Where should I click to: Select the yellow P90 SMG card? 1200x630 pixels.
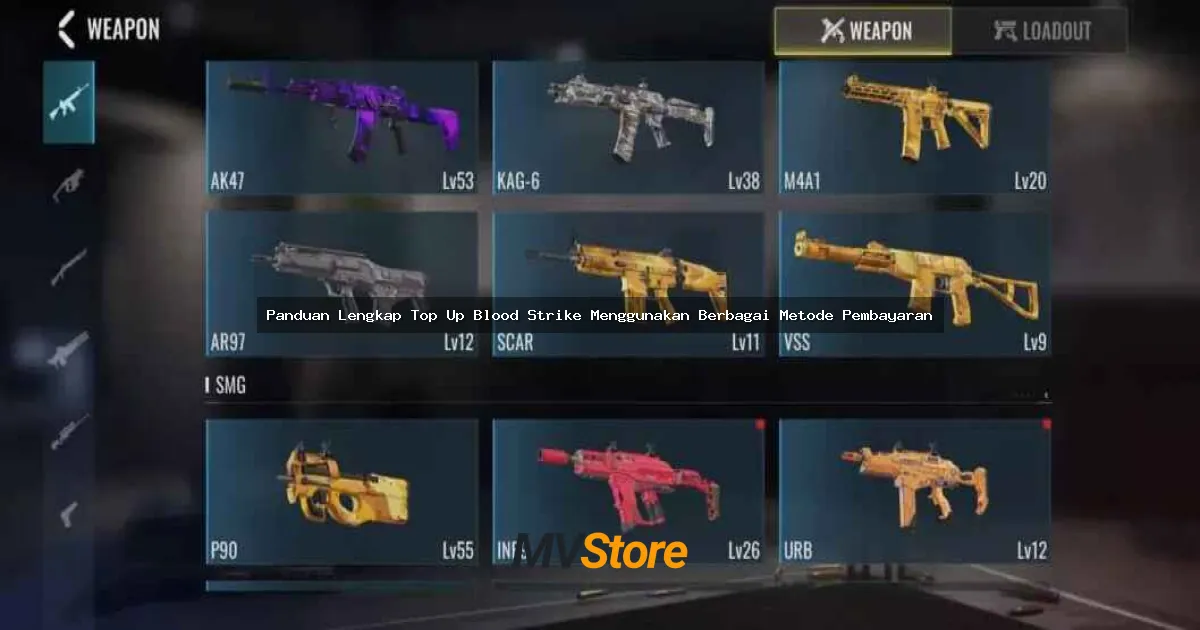coord(341,492)
